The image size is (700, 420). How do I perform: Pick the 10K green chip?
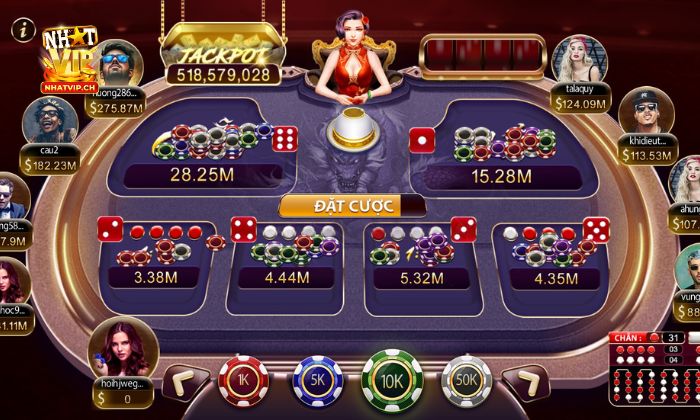391,379
